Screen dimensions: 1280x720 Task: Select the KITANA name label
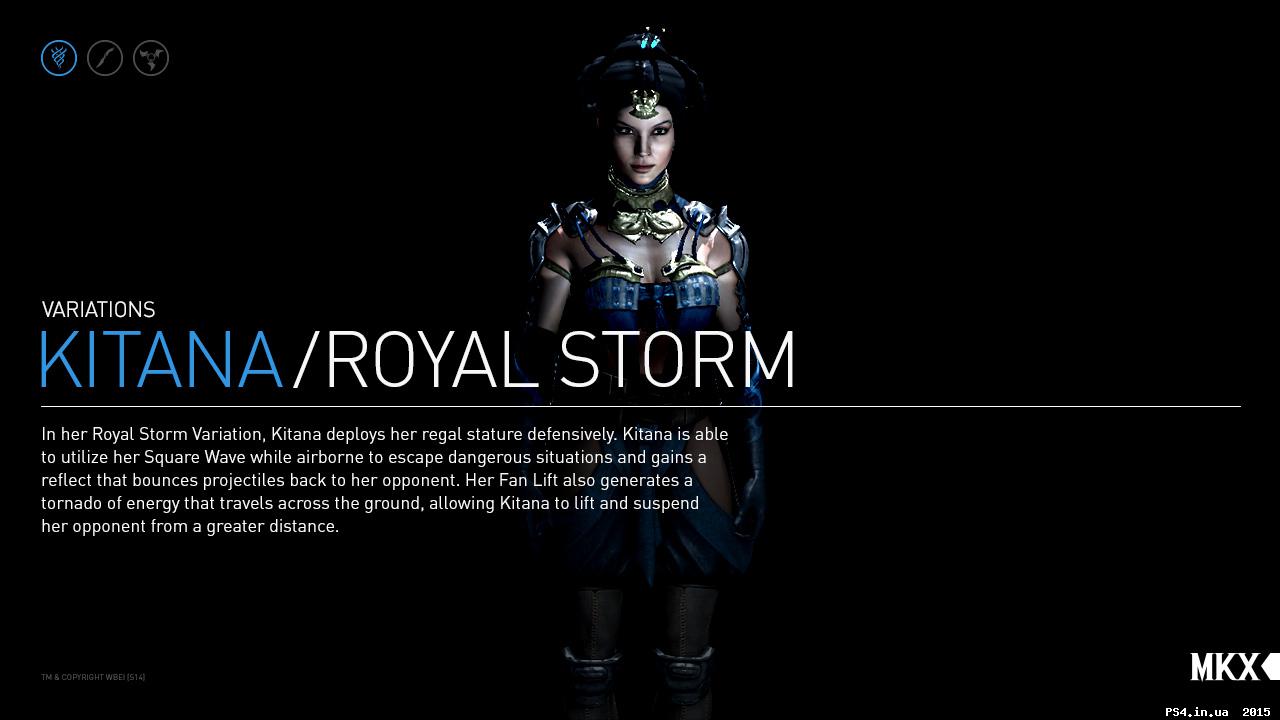click(160, 360)
